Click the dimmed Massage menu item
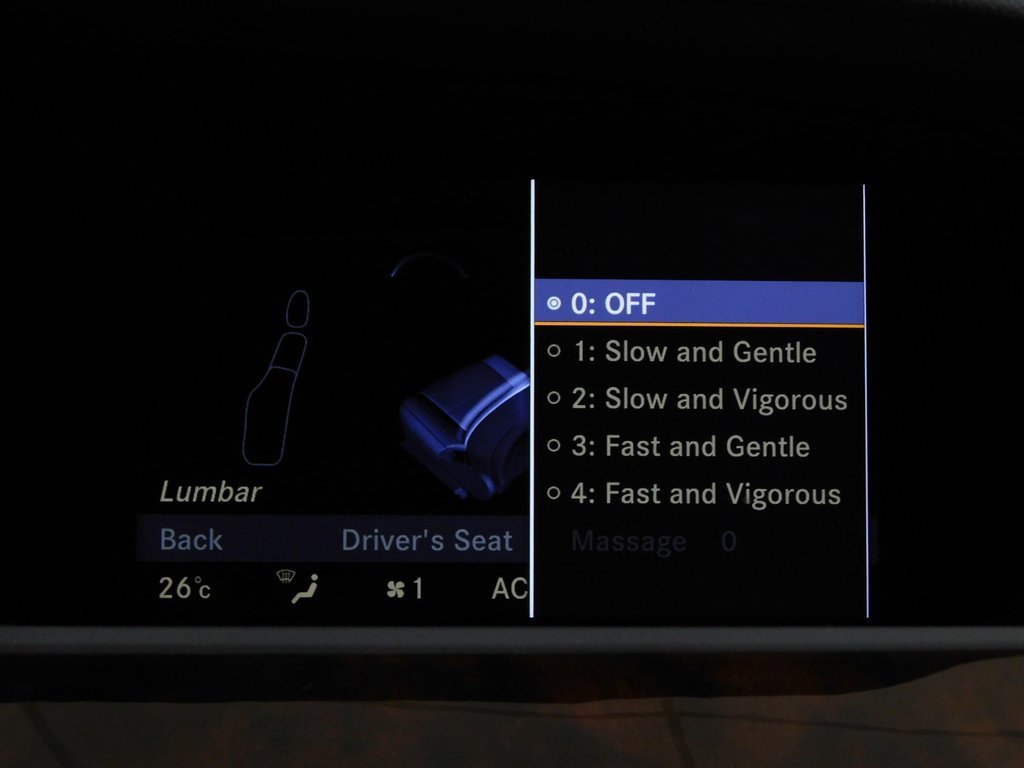1024x768 pixels. (629, 542)
